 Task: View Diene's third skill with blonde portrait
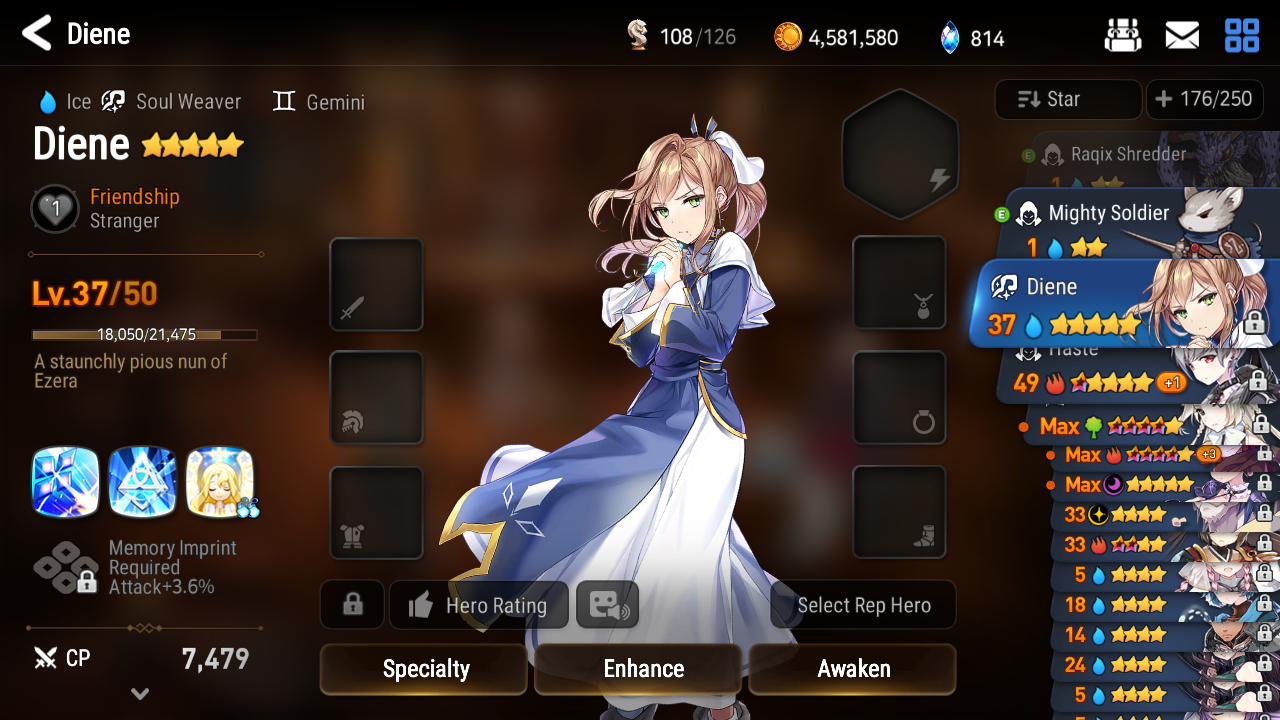tap(219, 482)
